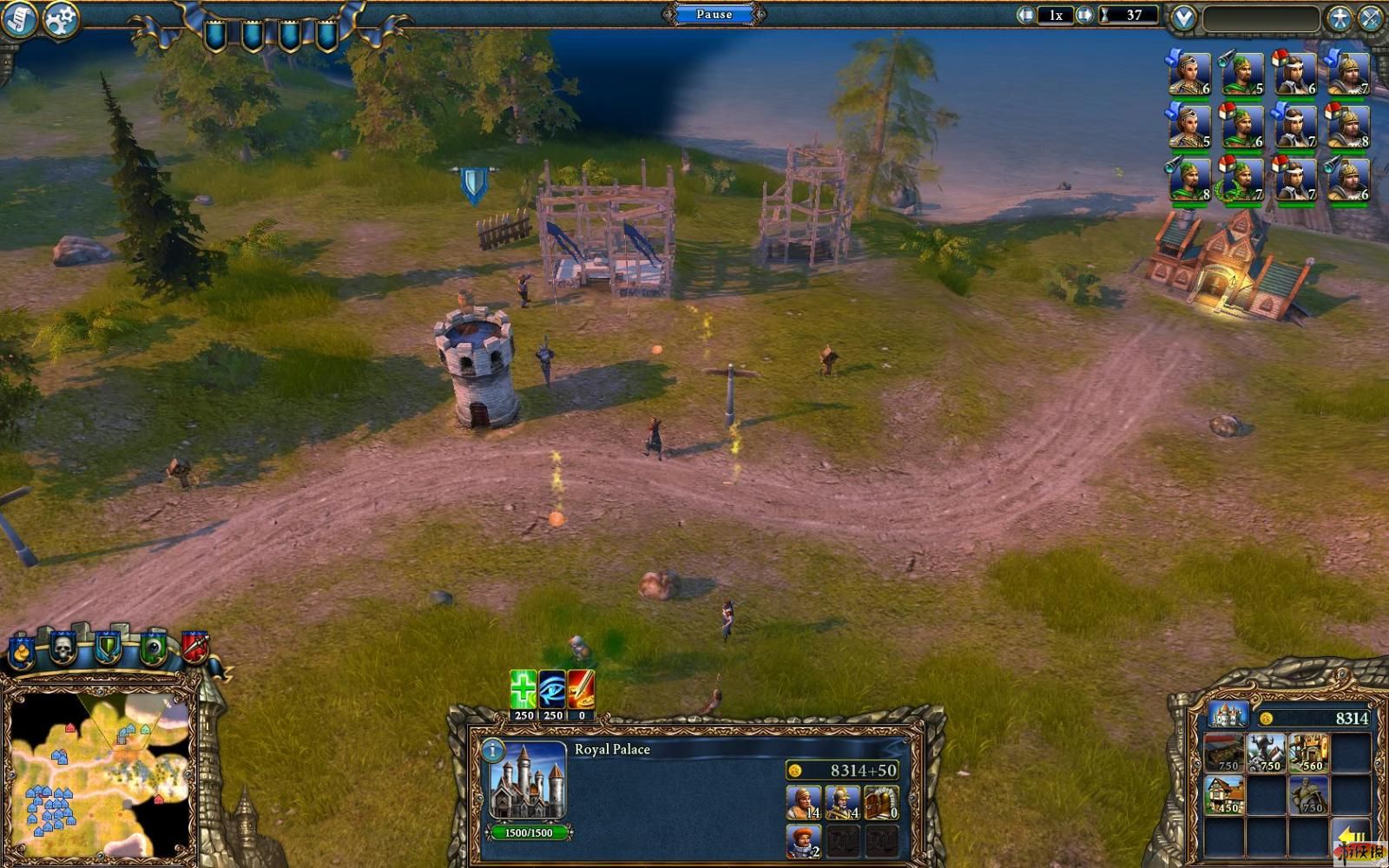
Task: Choose the red sword attack flag
Action: coord(194,647)
